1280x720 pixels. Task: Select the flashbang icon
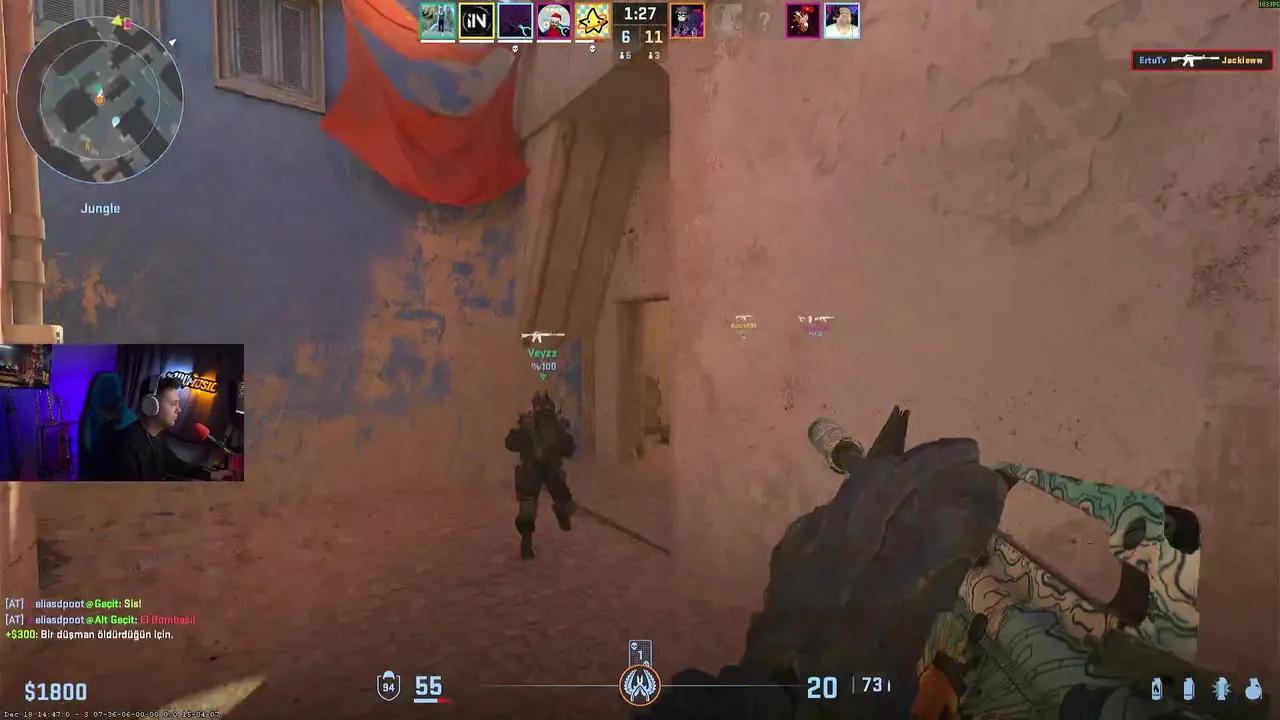click(x=1222, y=690)
